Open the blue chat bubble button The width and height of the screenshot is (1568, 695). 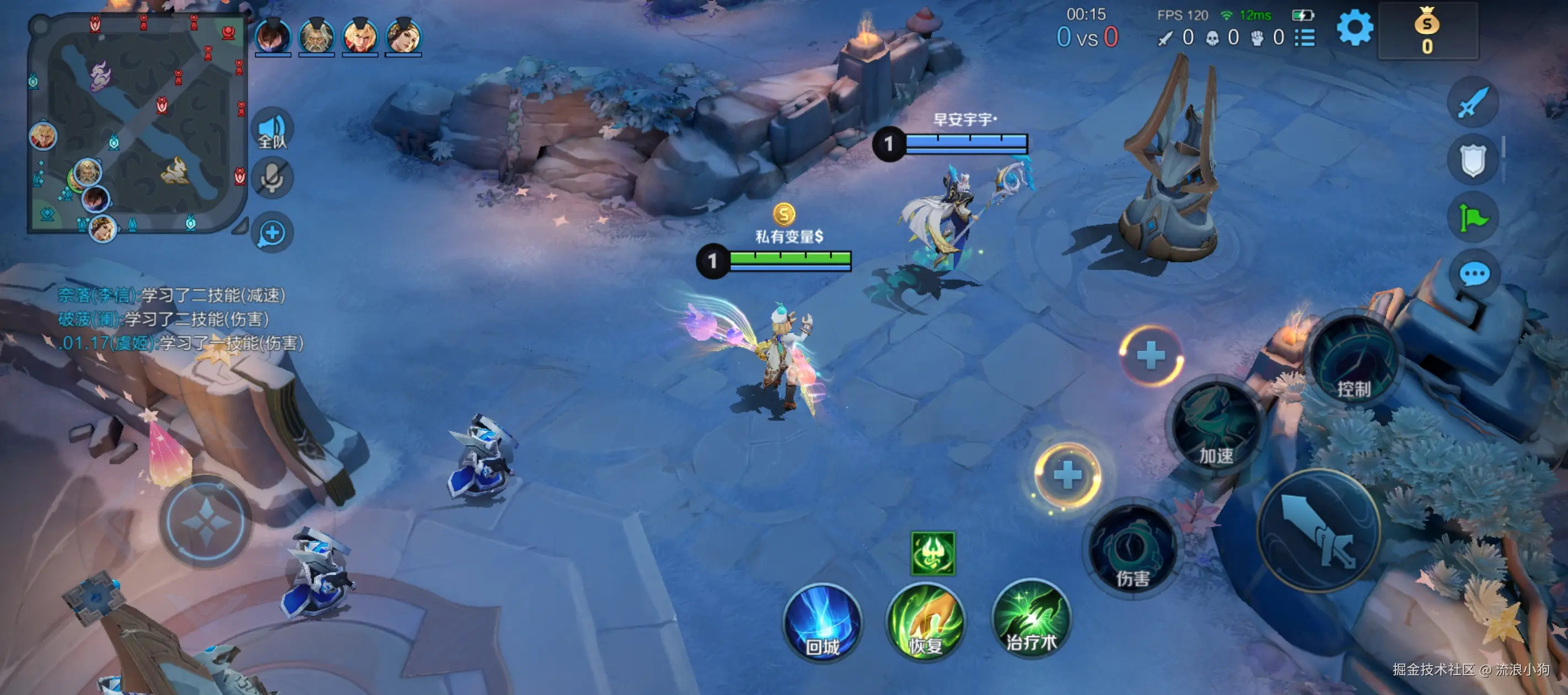pos(1474,274)
